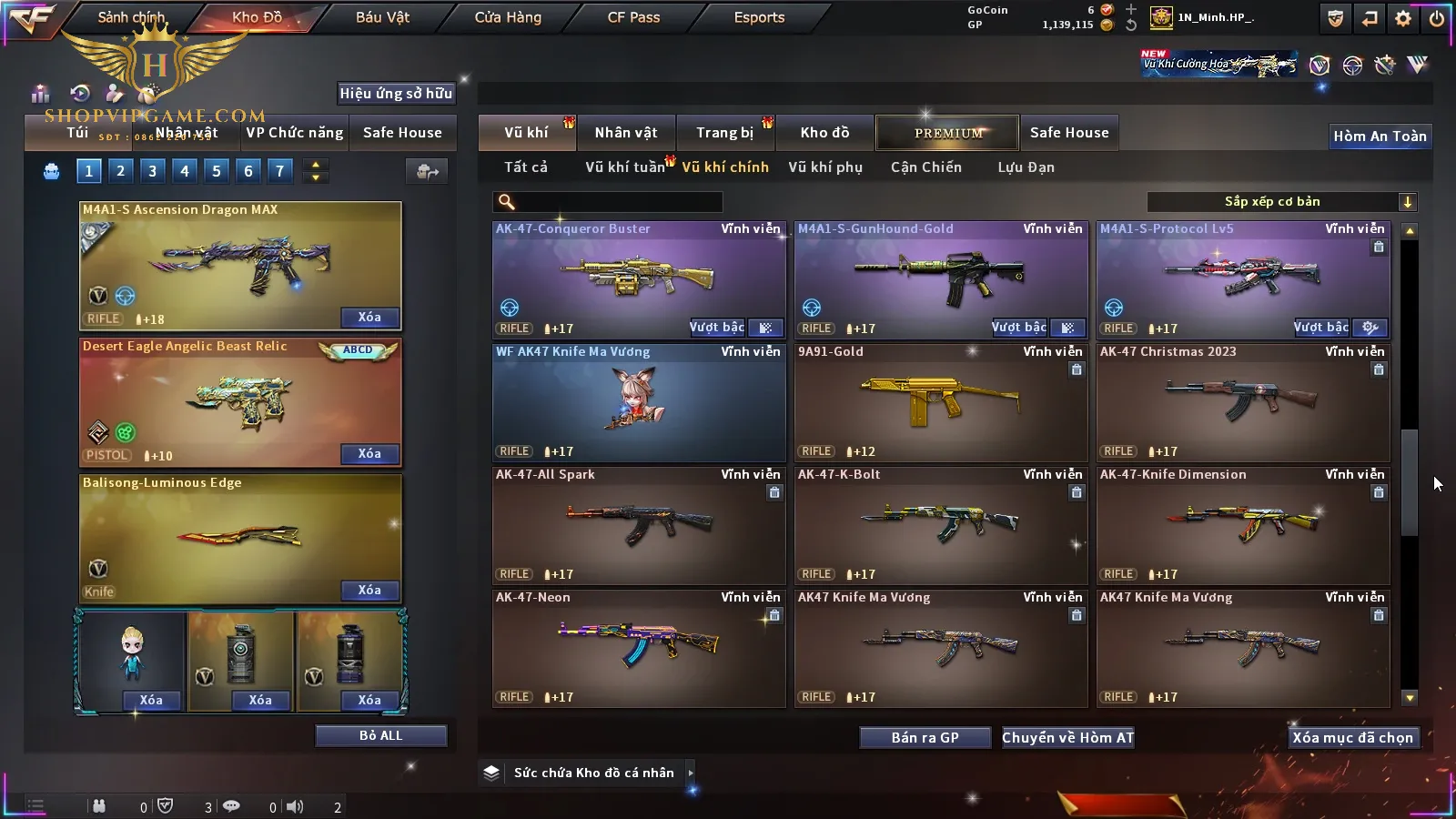Screen dimensions: 1456x819
Task: Go to the Sảnh chính lobby
Action: point(131,17)
